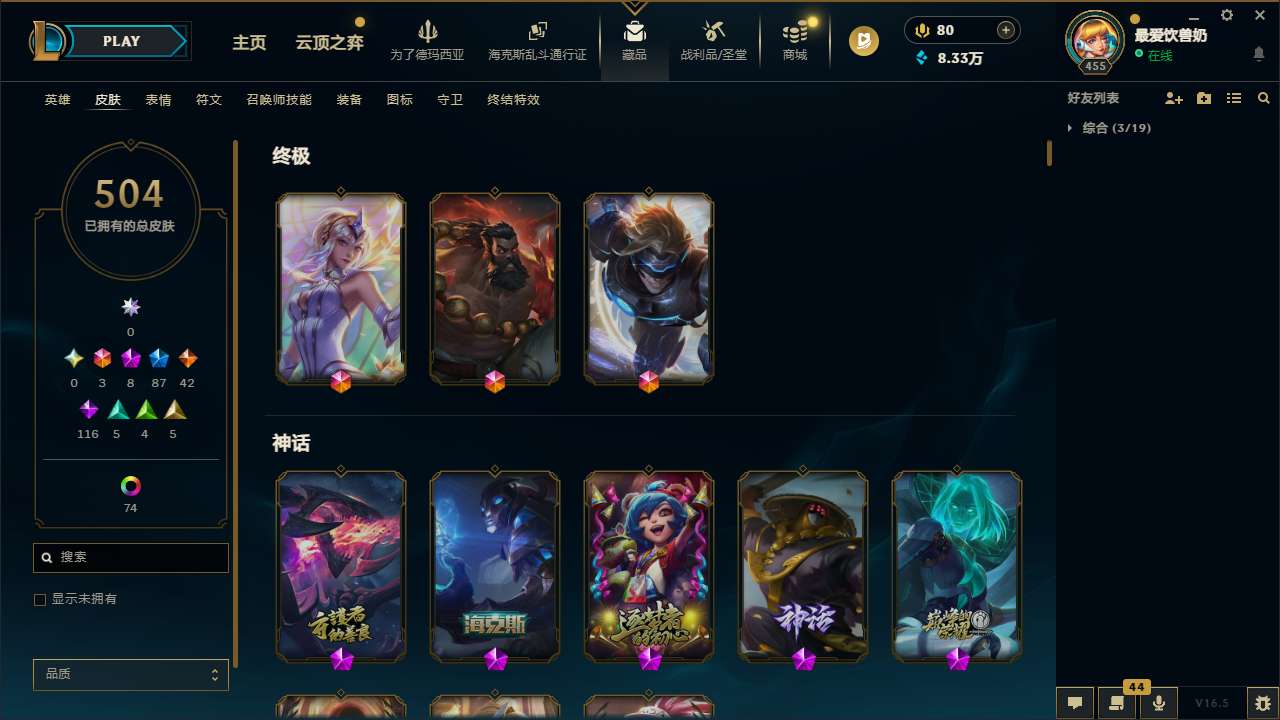Open the 品质 quality dropdown
1280x720 pixels.
[130, 674]
